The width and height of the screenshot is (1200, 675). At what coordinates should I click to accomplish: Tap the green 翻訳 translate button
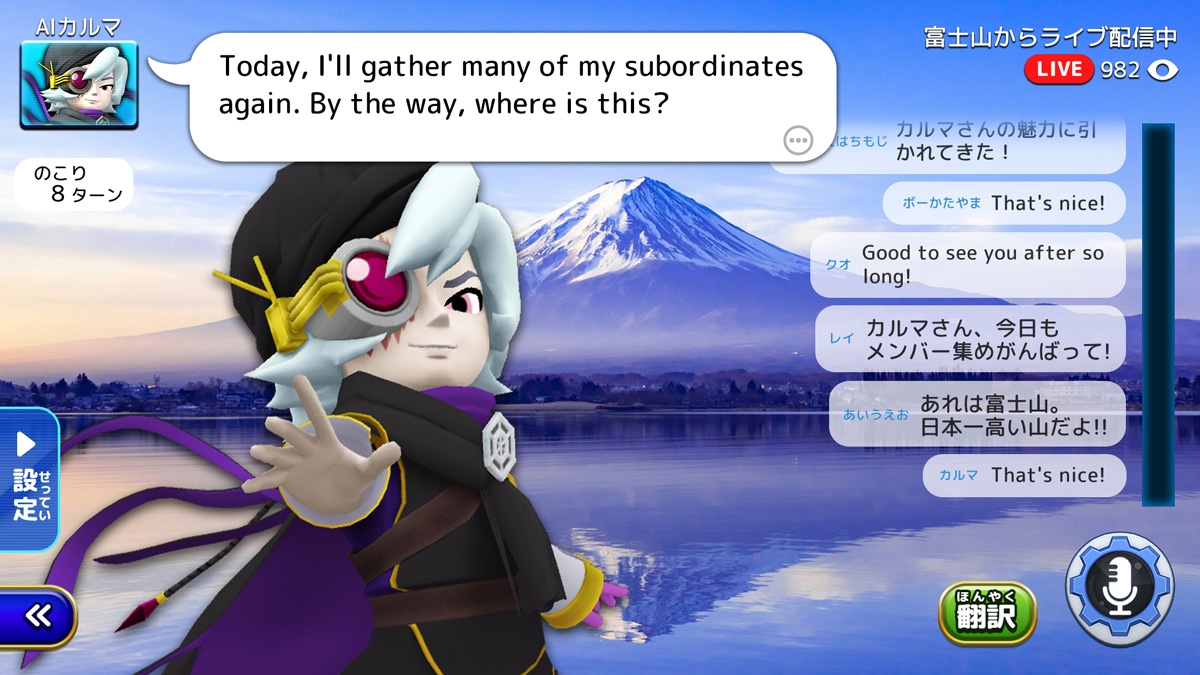click(986, 613)
